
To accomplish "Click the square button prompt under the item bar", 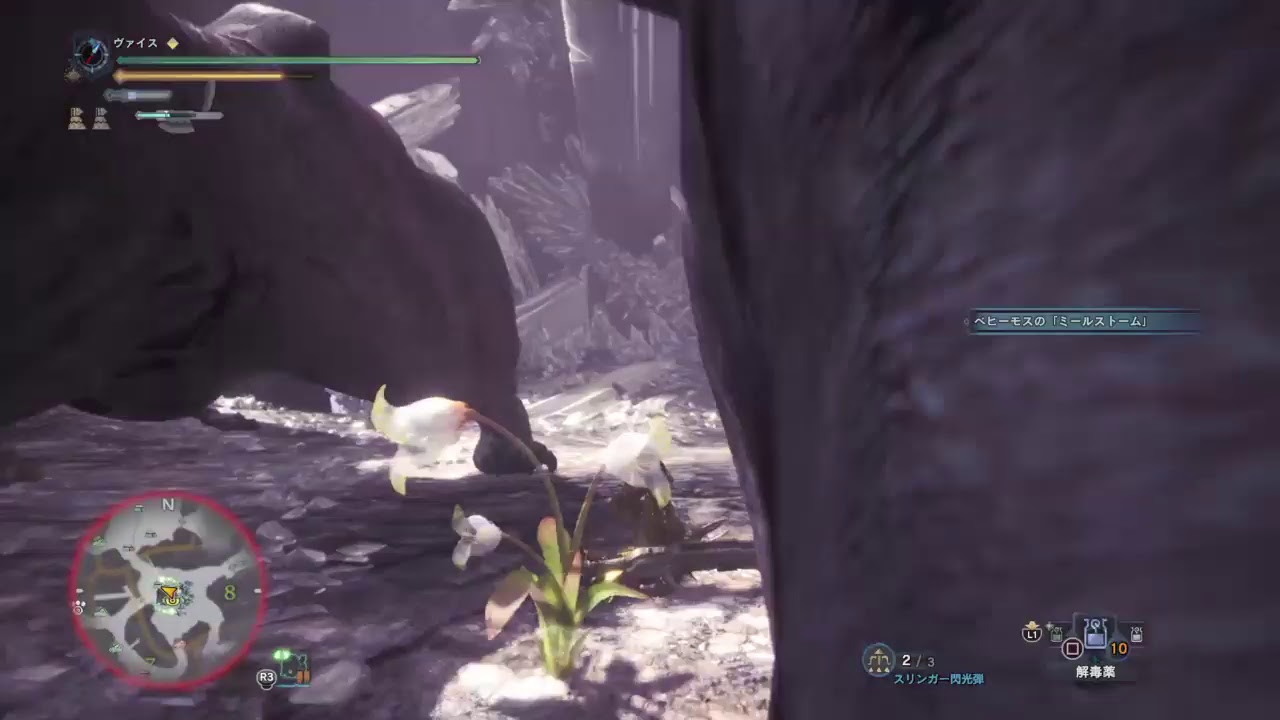I will (1072, 649).
